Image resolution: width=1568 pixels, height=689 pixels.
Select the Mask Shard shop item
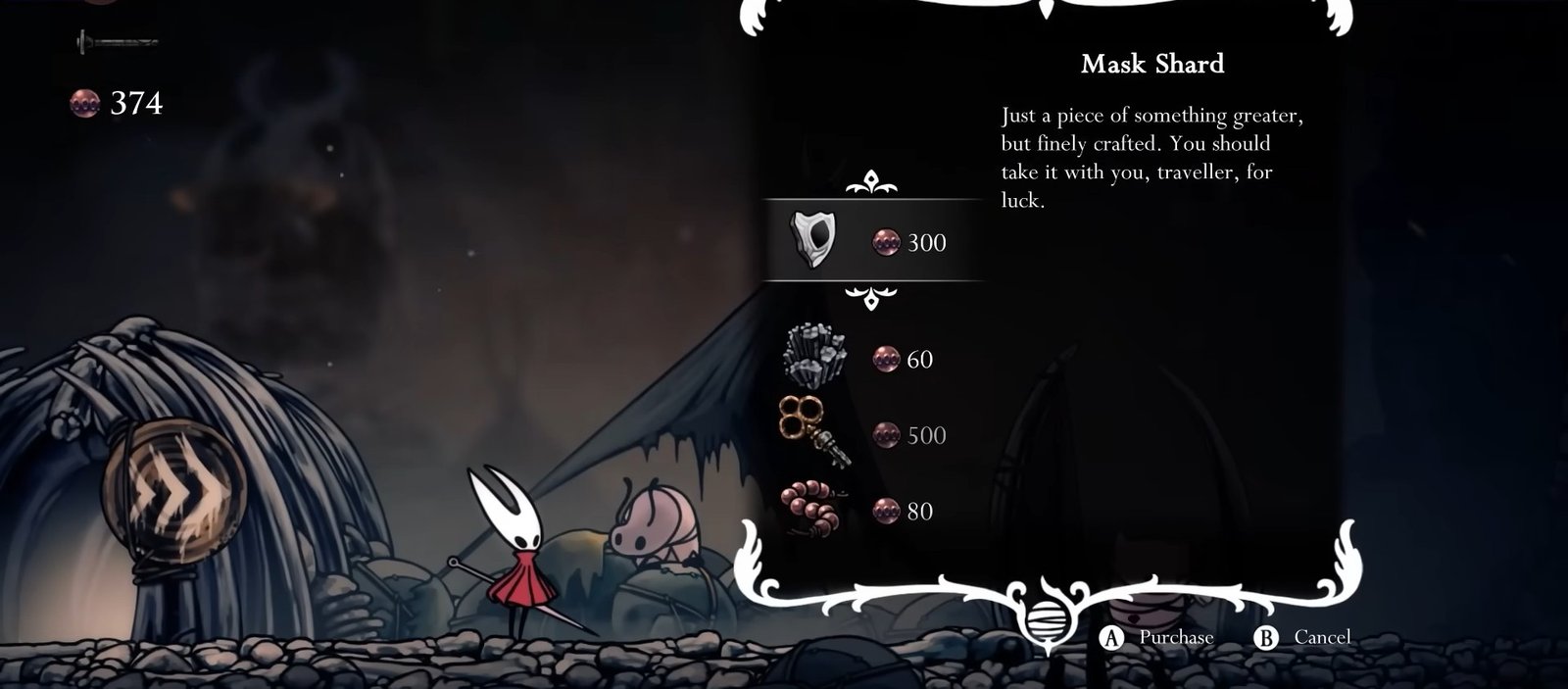(870, 241)
